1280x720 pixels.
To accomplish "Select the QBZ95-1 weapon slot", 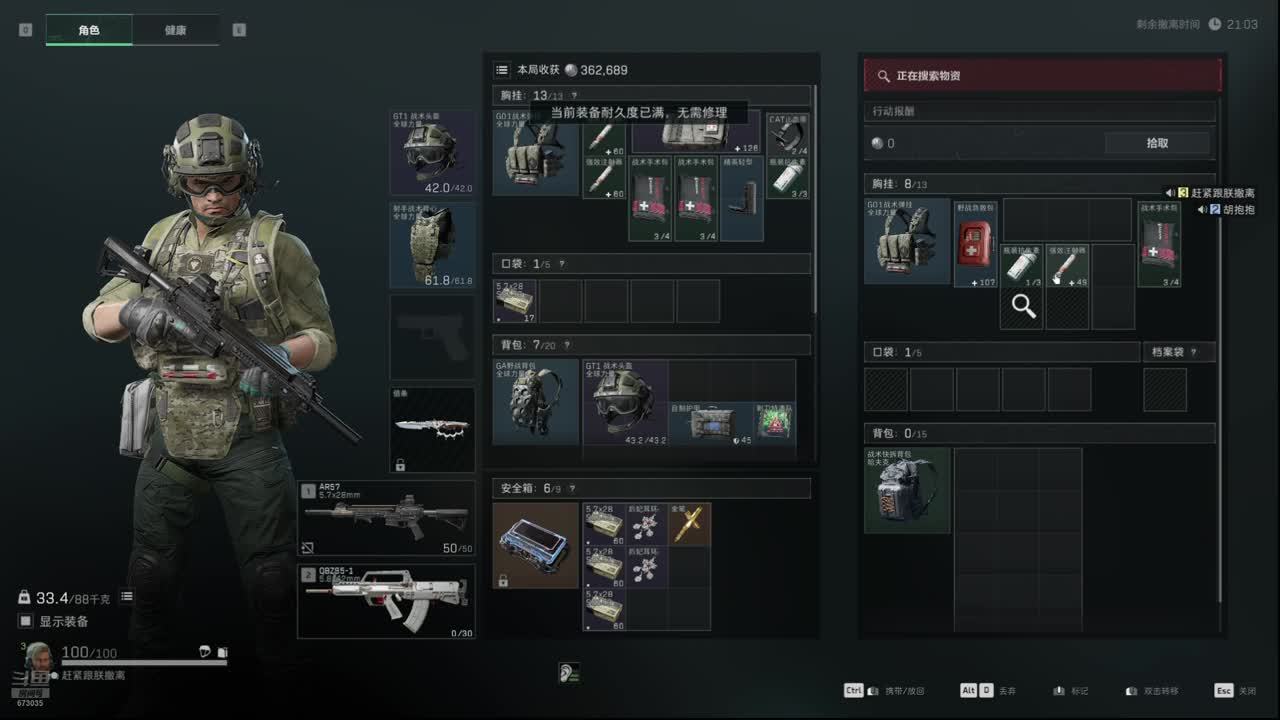I will click(x=386, y=601).
